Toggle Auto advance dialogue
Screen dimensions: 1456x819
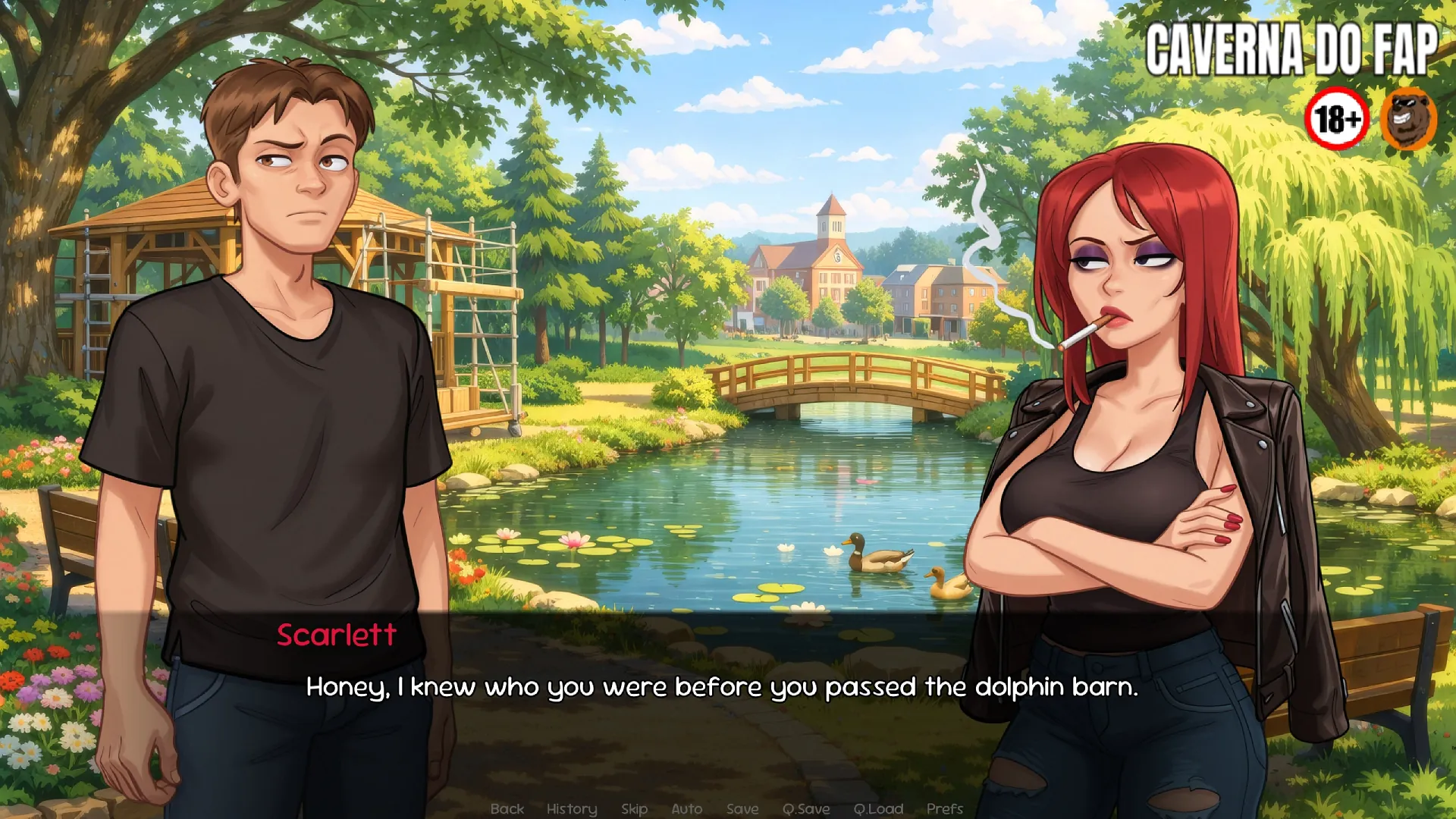[x=686, y=808]
